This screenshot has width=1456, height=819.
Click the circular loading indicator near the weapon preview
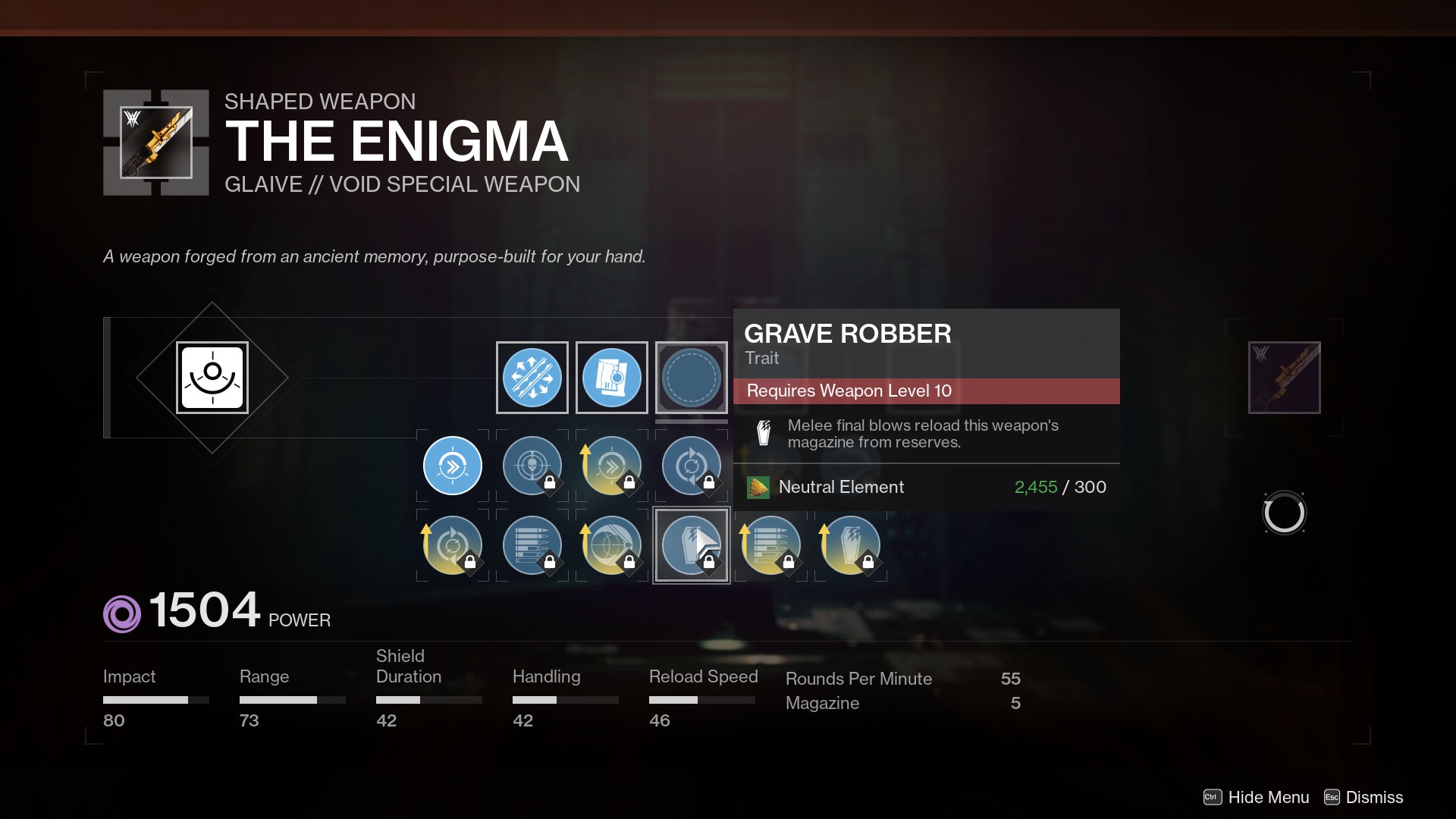[x=1284, y=513]
